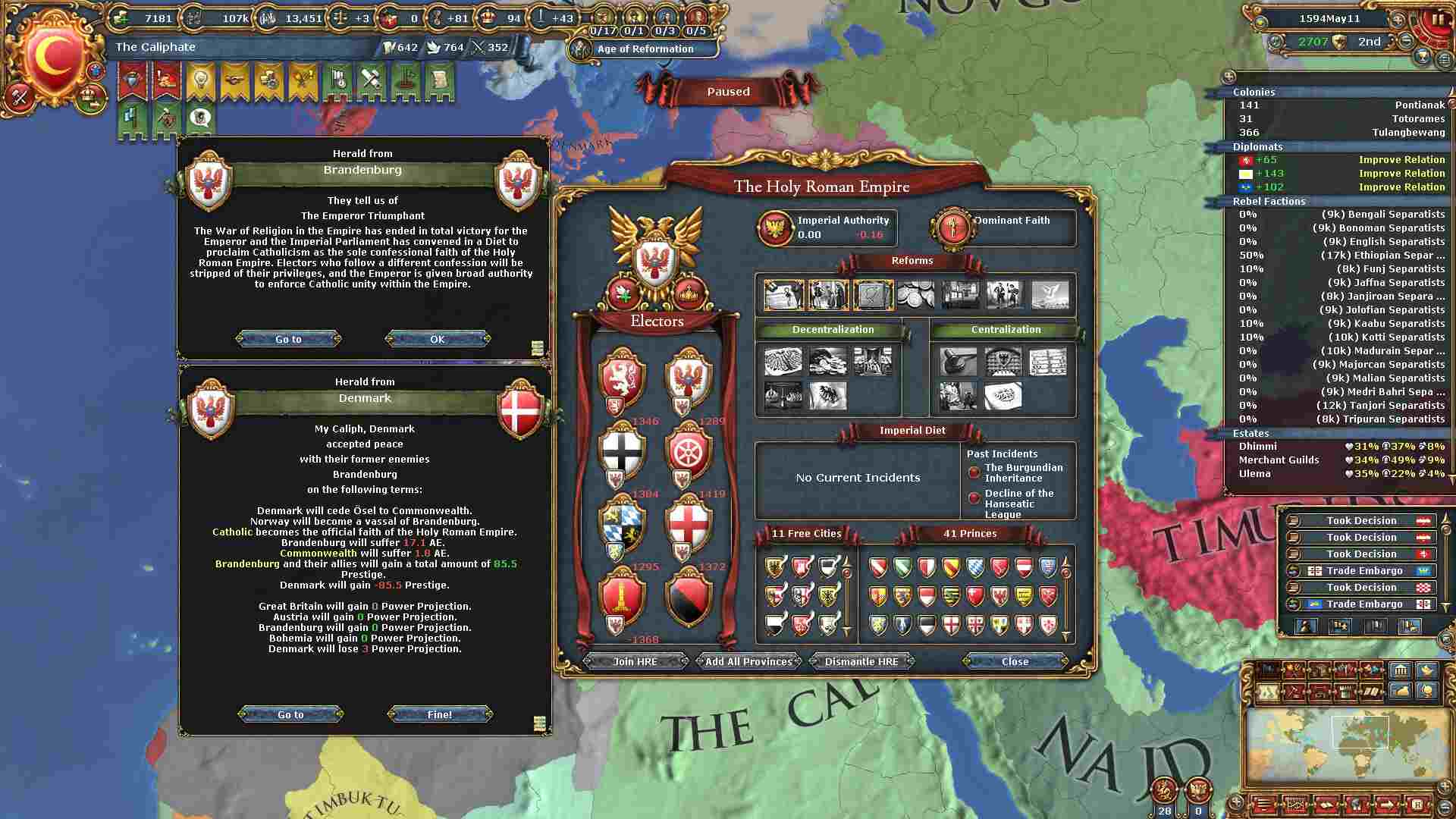1456x819 pixels.
Task: Select Add All Provinces
Action: pyautogui.click(x=748, y=661)
